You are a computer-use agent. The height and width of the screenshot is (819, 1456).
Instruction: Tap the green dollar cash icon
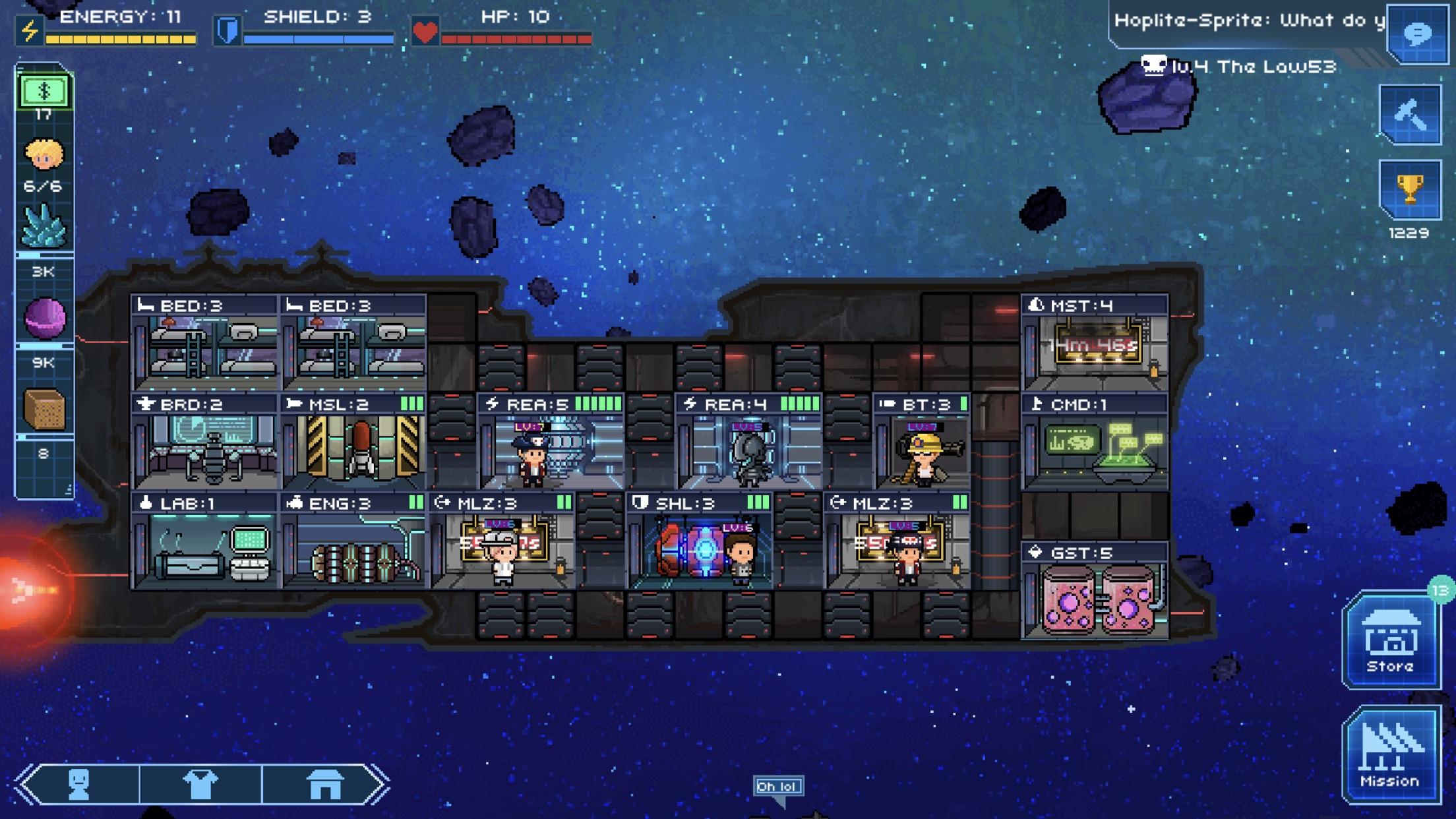point(44,92)
